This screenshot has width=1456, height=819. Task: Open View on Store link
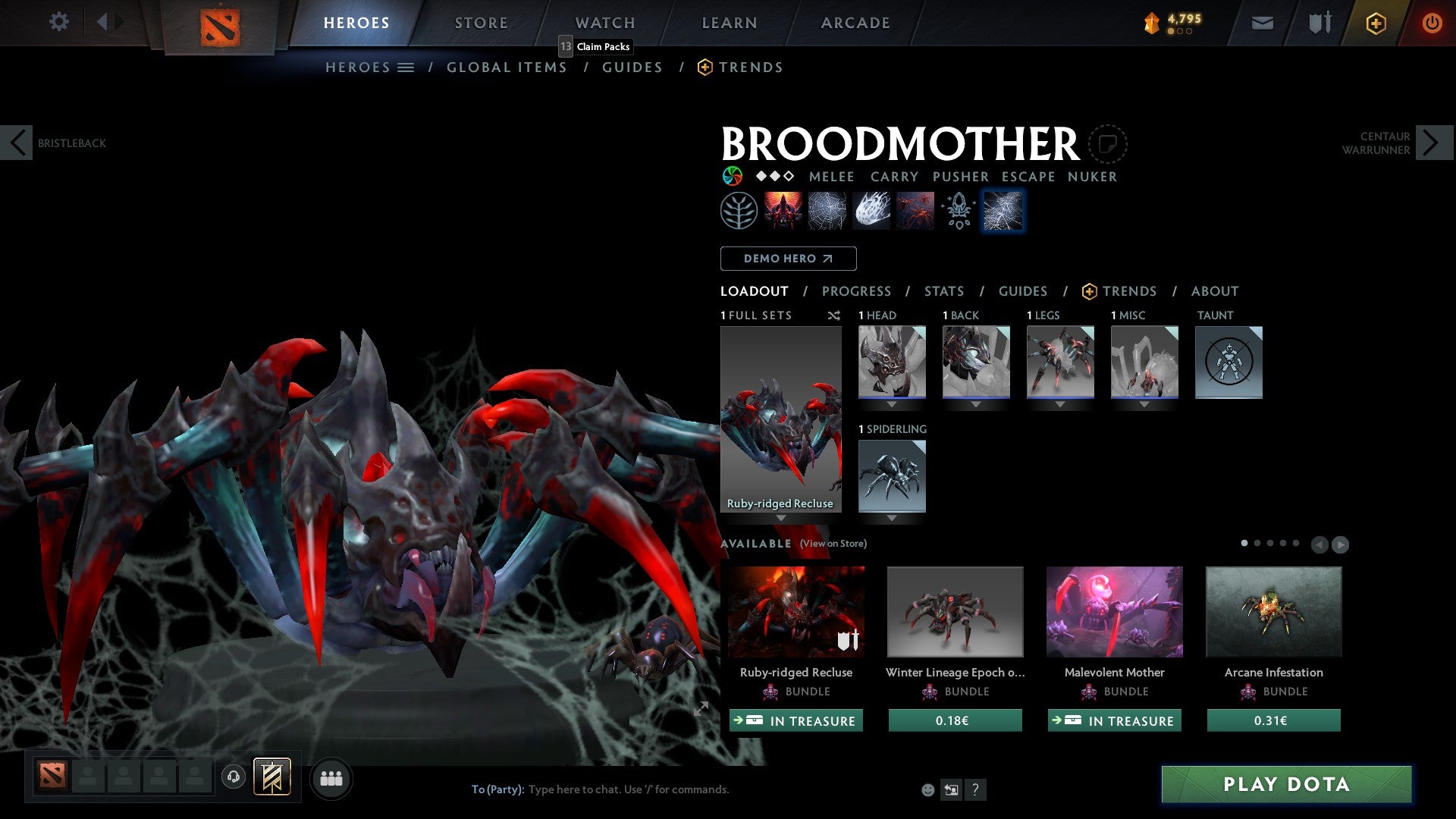[832, 544]
